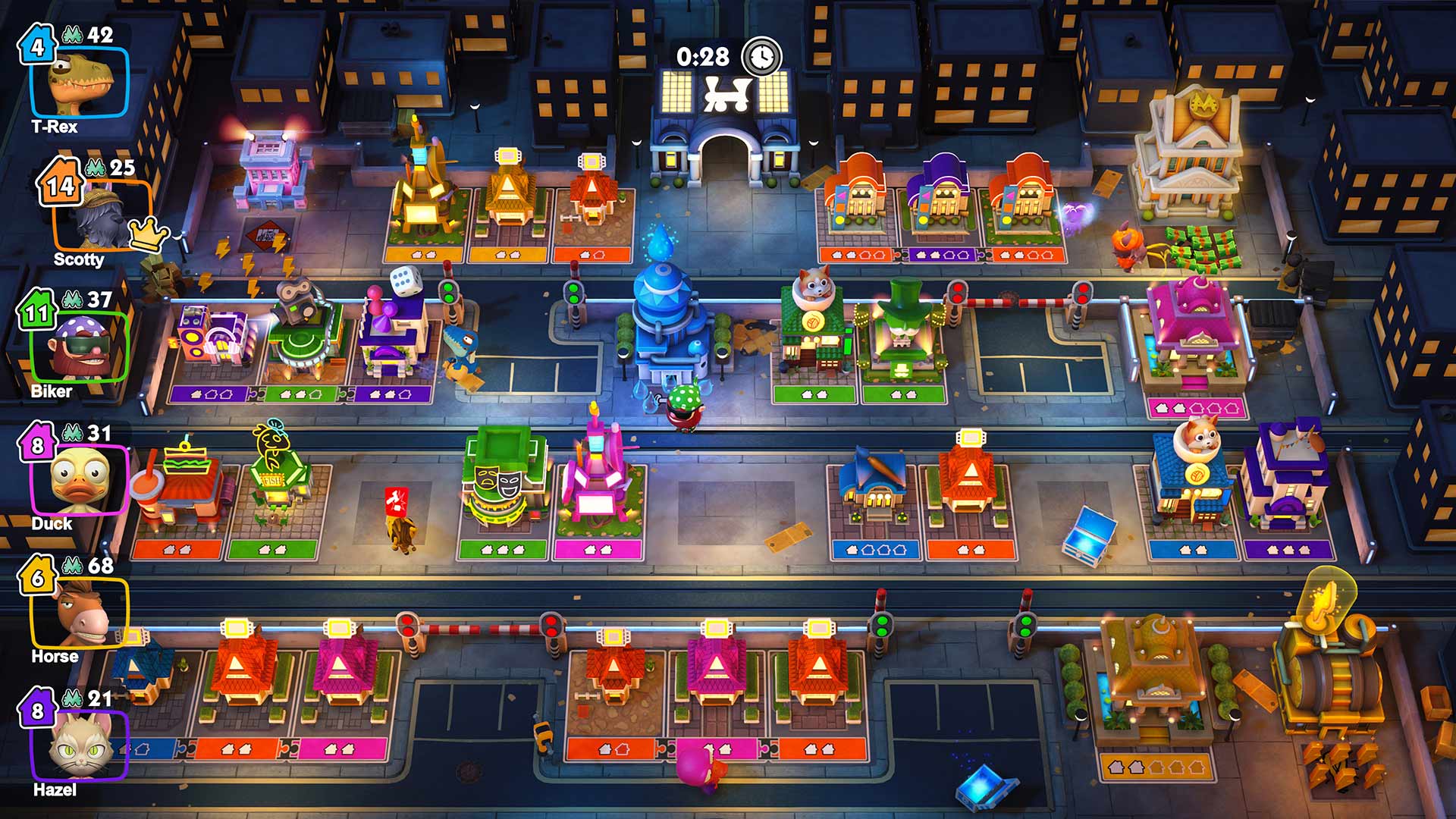Select the Duck player portrait
Screen dimensions: 1456x819
[x=80, y=481]
